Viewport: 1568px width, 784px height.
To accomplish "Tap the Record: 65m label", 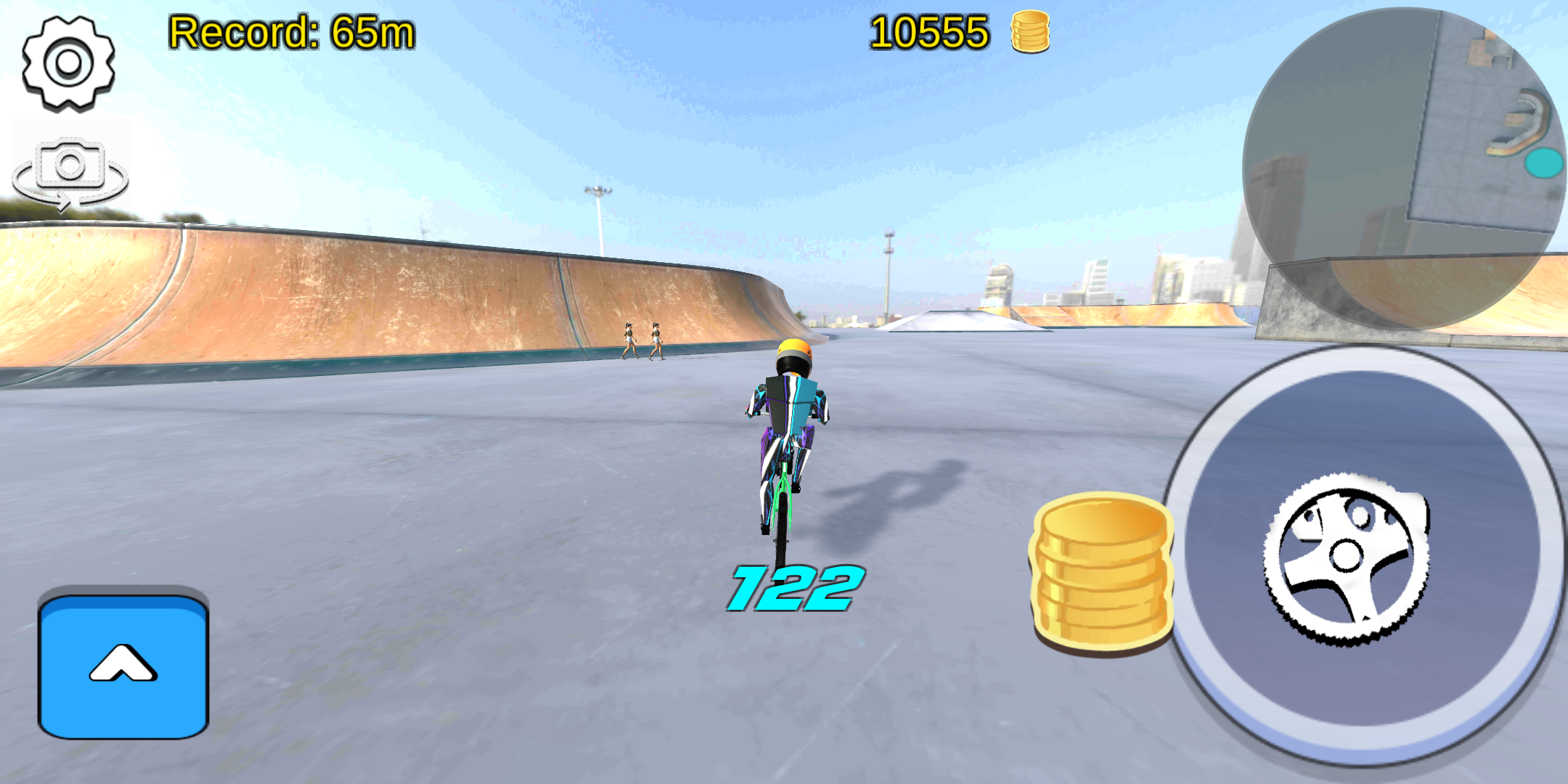I will [290, 33].
